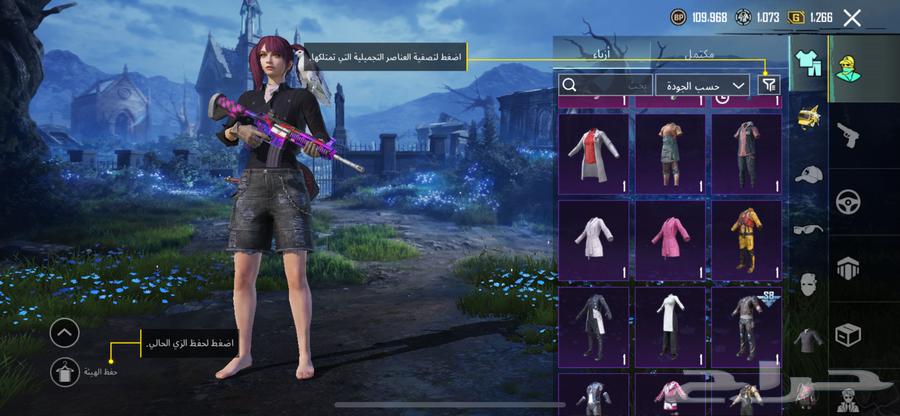The height and width of the screenshot is (416, 900).
Task: Close the inventory with the X button
Action: [x=852, y=17]
